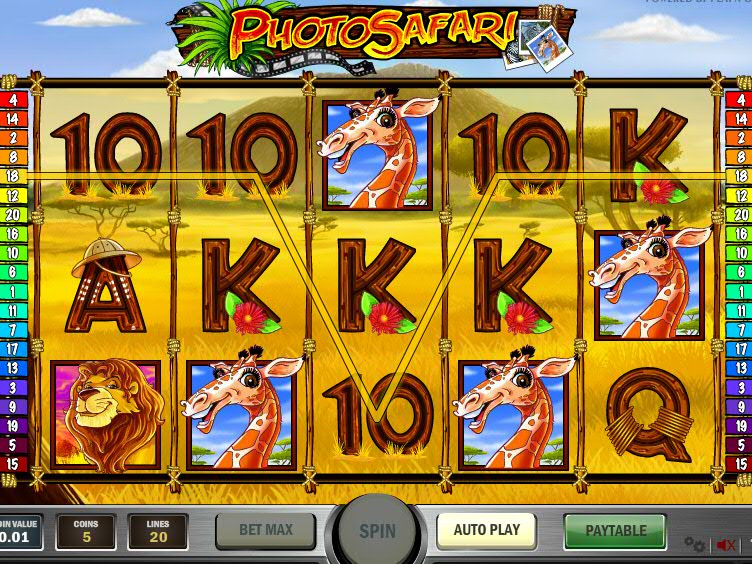Open the Paytable
The image size is (752, 564).
[615, 531]
